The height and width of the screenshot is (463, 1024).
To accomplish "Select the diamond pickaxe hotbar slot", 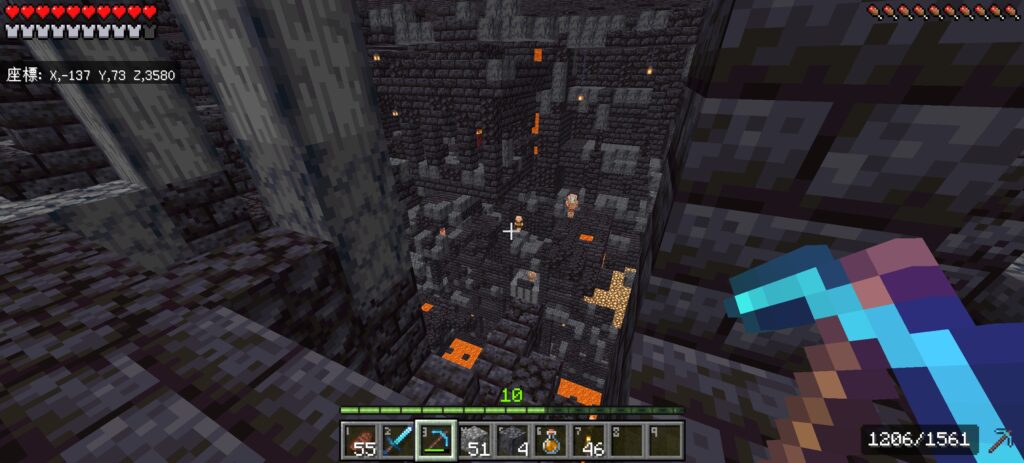I will coord(436,440).
